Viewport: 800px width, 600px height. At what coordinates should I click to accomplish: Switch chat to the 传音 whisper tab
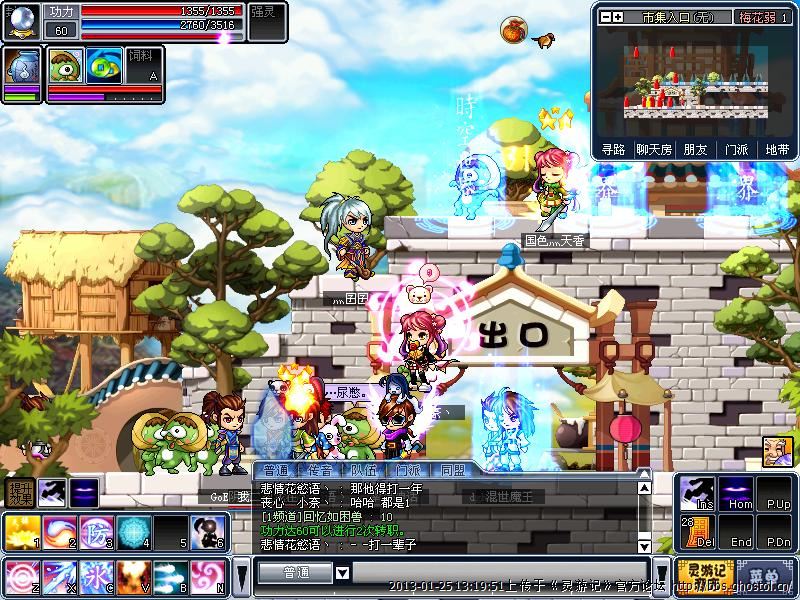[320, 469]
